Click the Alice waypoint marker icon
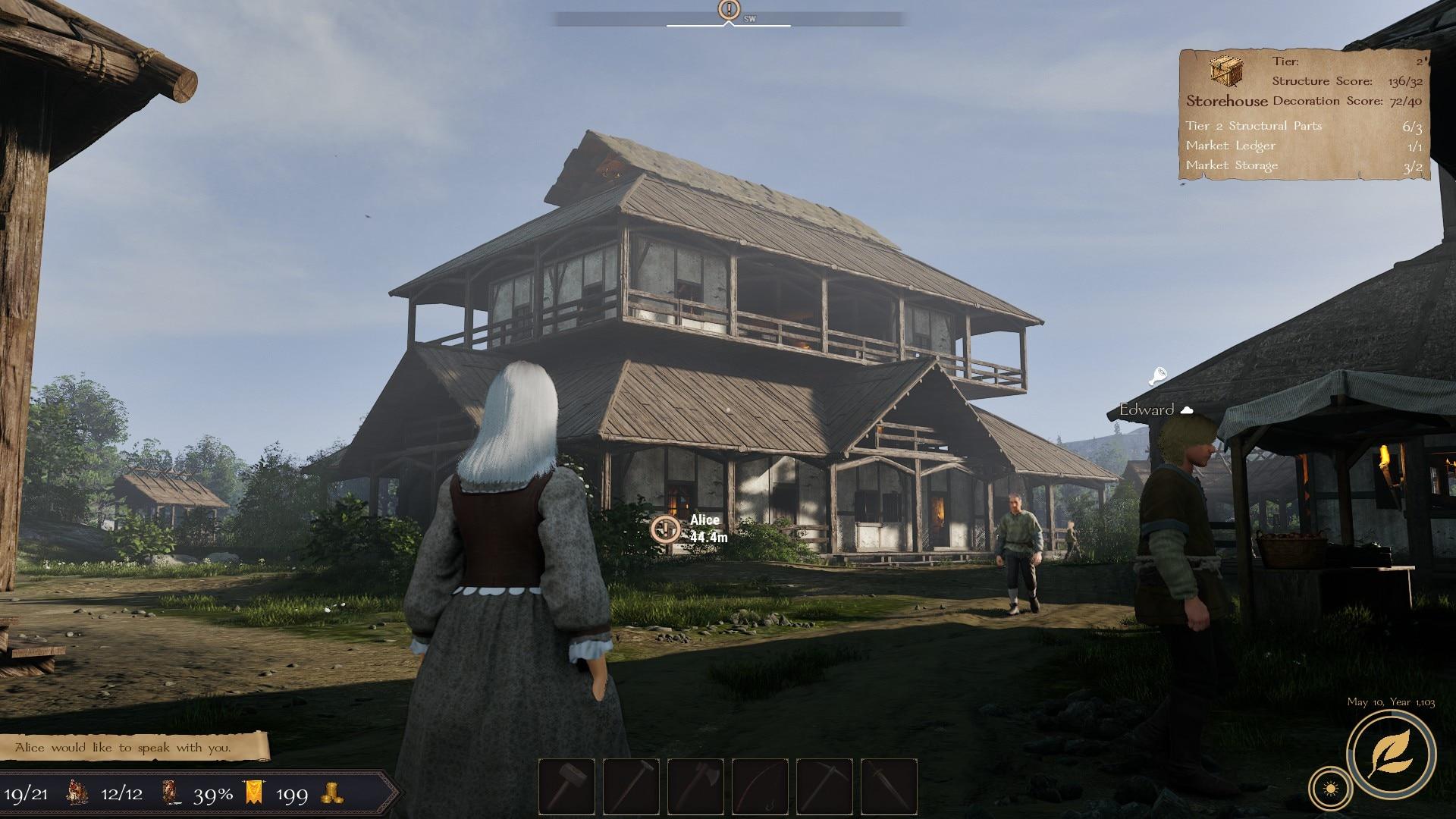The image size is (1456, 819). [x=667, y=529]
